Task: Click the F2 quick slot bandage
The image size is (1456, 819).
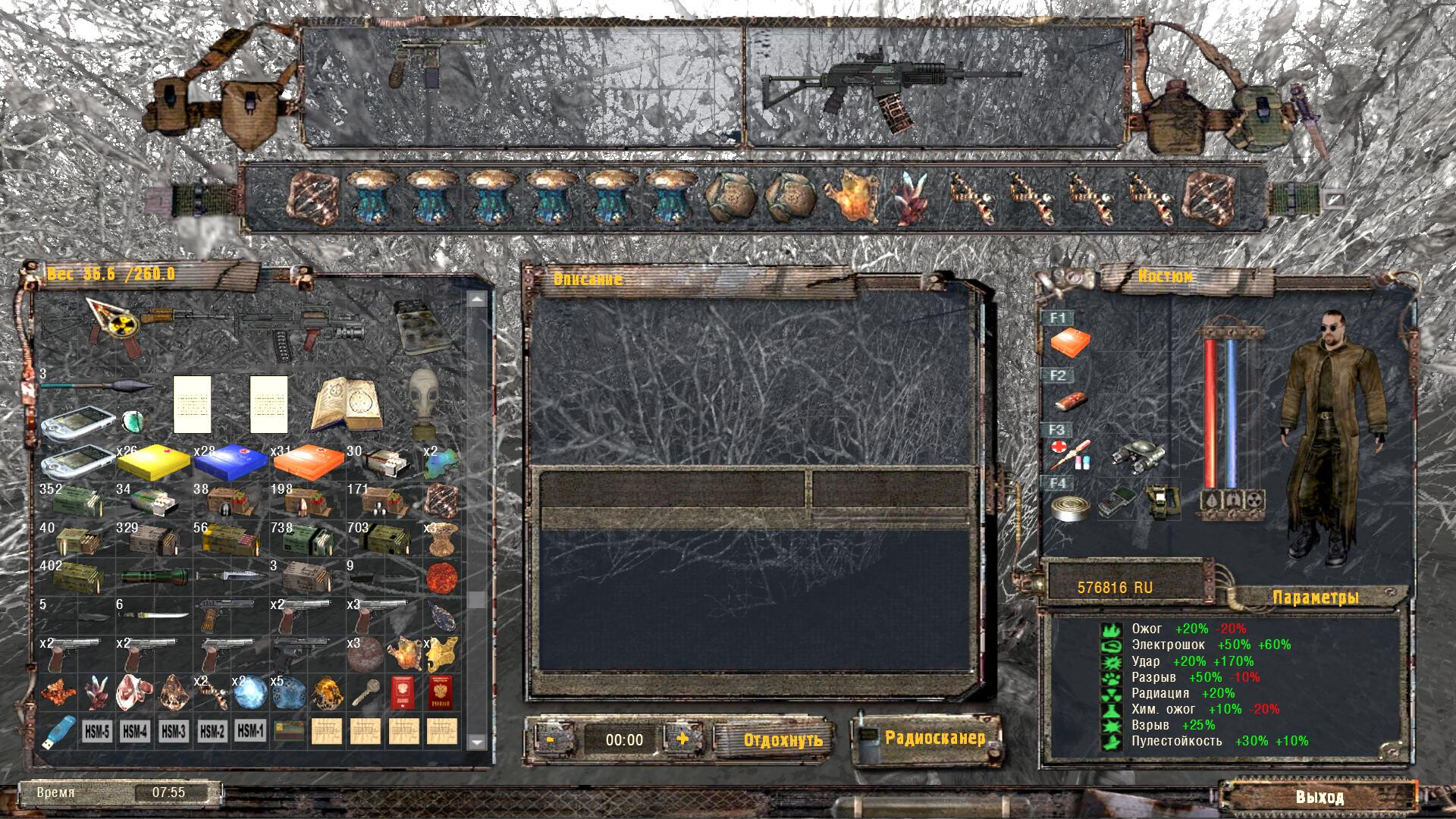Action: point(1070,400)
